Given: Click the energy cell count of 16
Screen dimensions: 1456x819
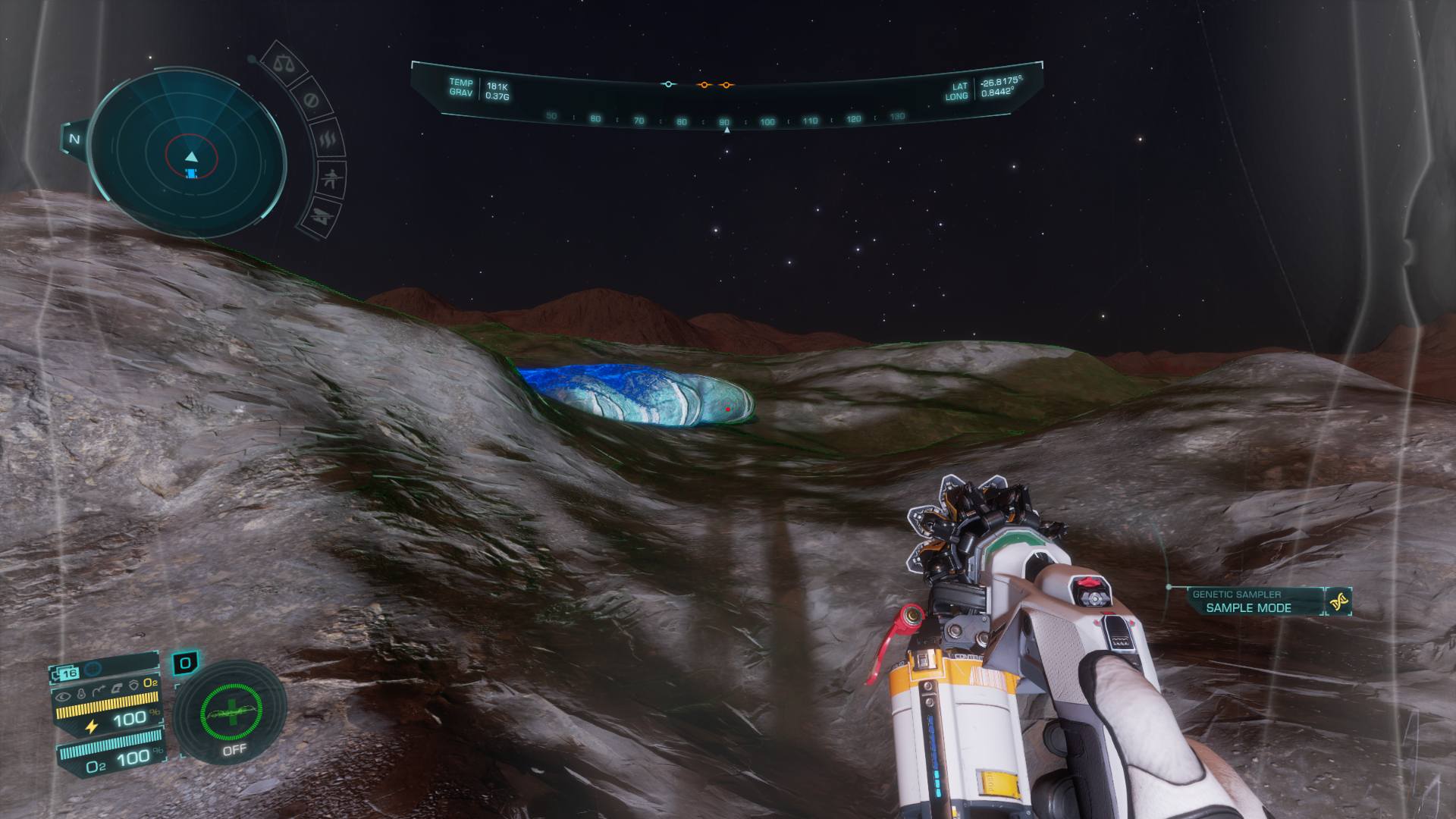Looking at the screenshot, I should [69, 673].
